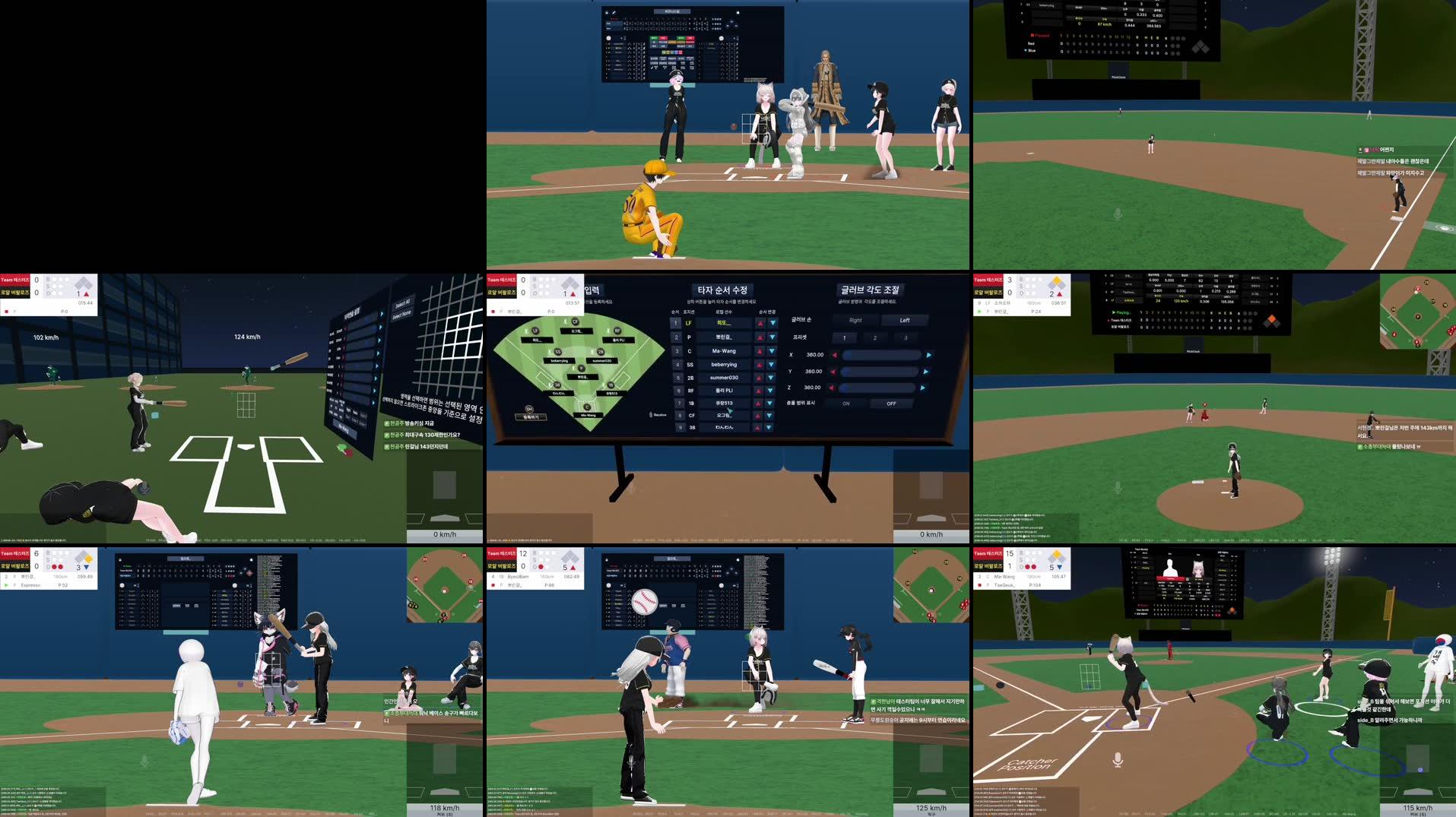Click OFF to hide the range display
1456x817 pixels.
[x=891, y=404]
